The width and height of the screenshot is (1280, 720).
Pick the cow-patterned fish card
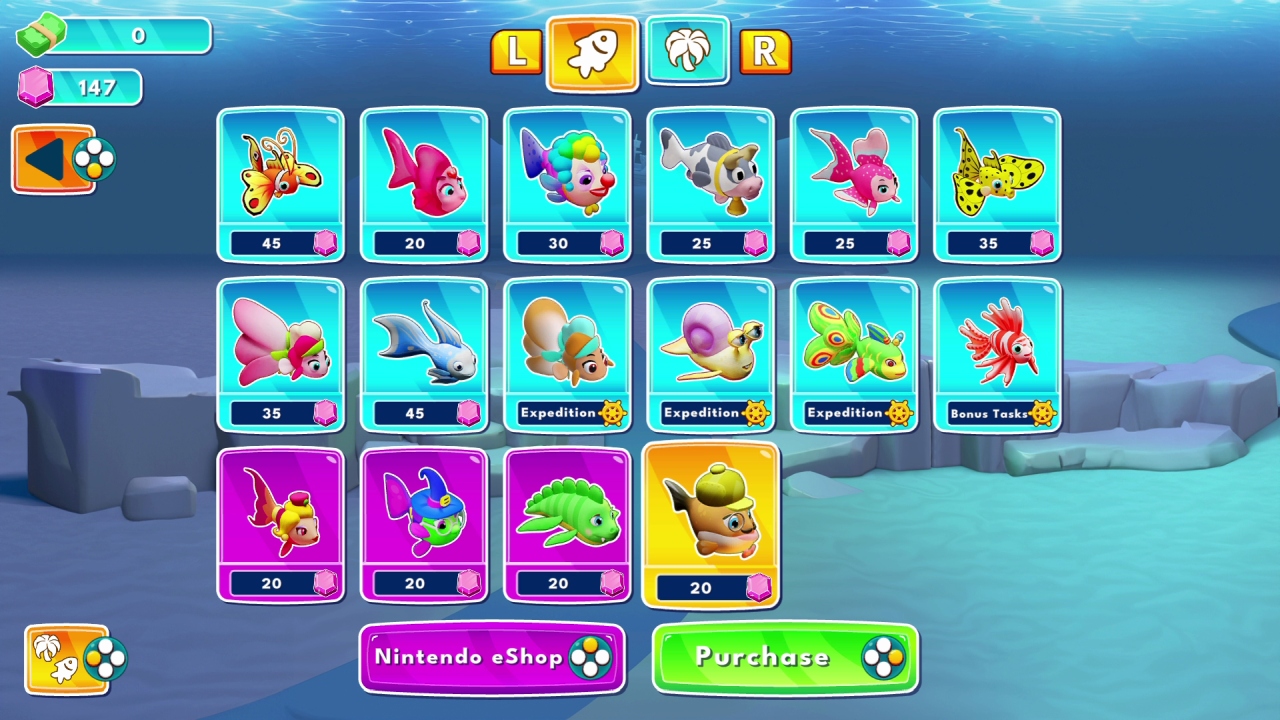711,185
